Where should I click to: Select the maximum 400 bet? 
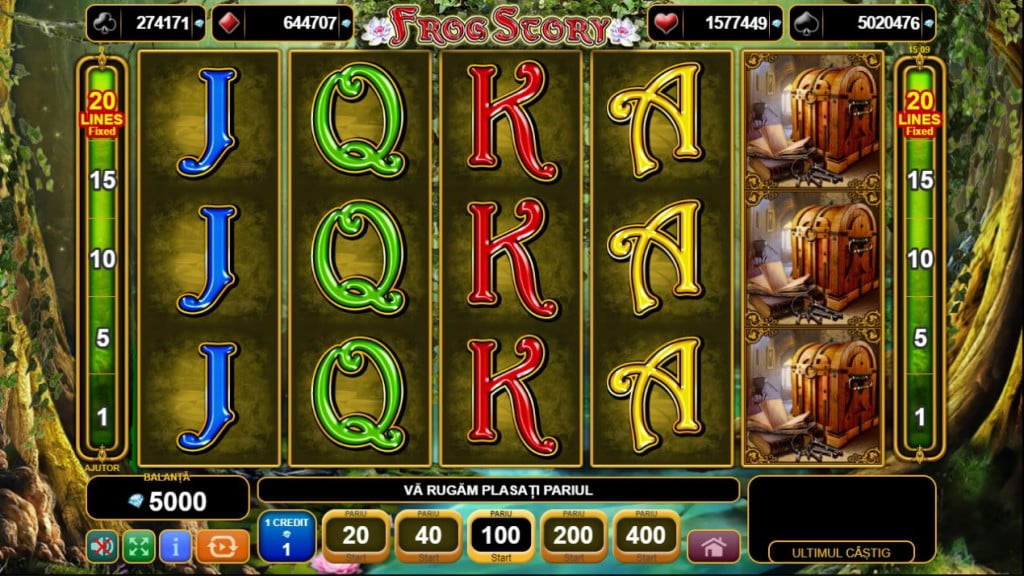pyautogui.click(x=646, y=537)
